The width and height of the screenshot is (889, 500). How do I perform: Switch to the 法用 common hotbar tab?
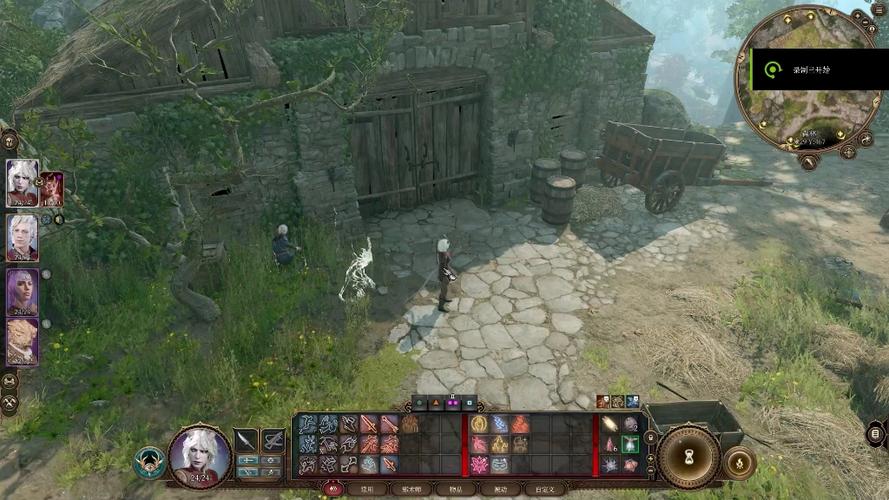point(368,489)
